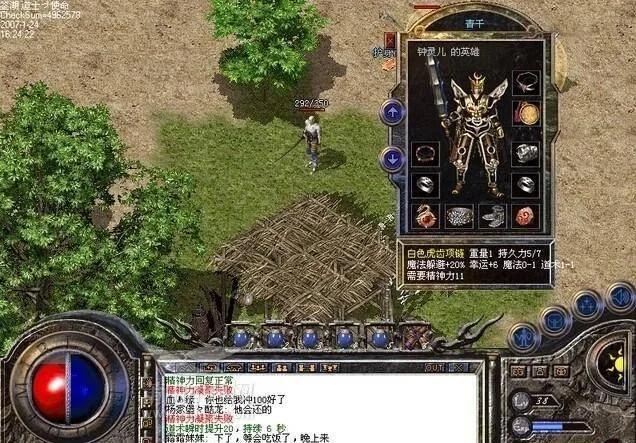Choose the silver gauntlet equipment slot
Screen dimensions: 636x443
[x=526, y=154]
